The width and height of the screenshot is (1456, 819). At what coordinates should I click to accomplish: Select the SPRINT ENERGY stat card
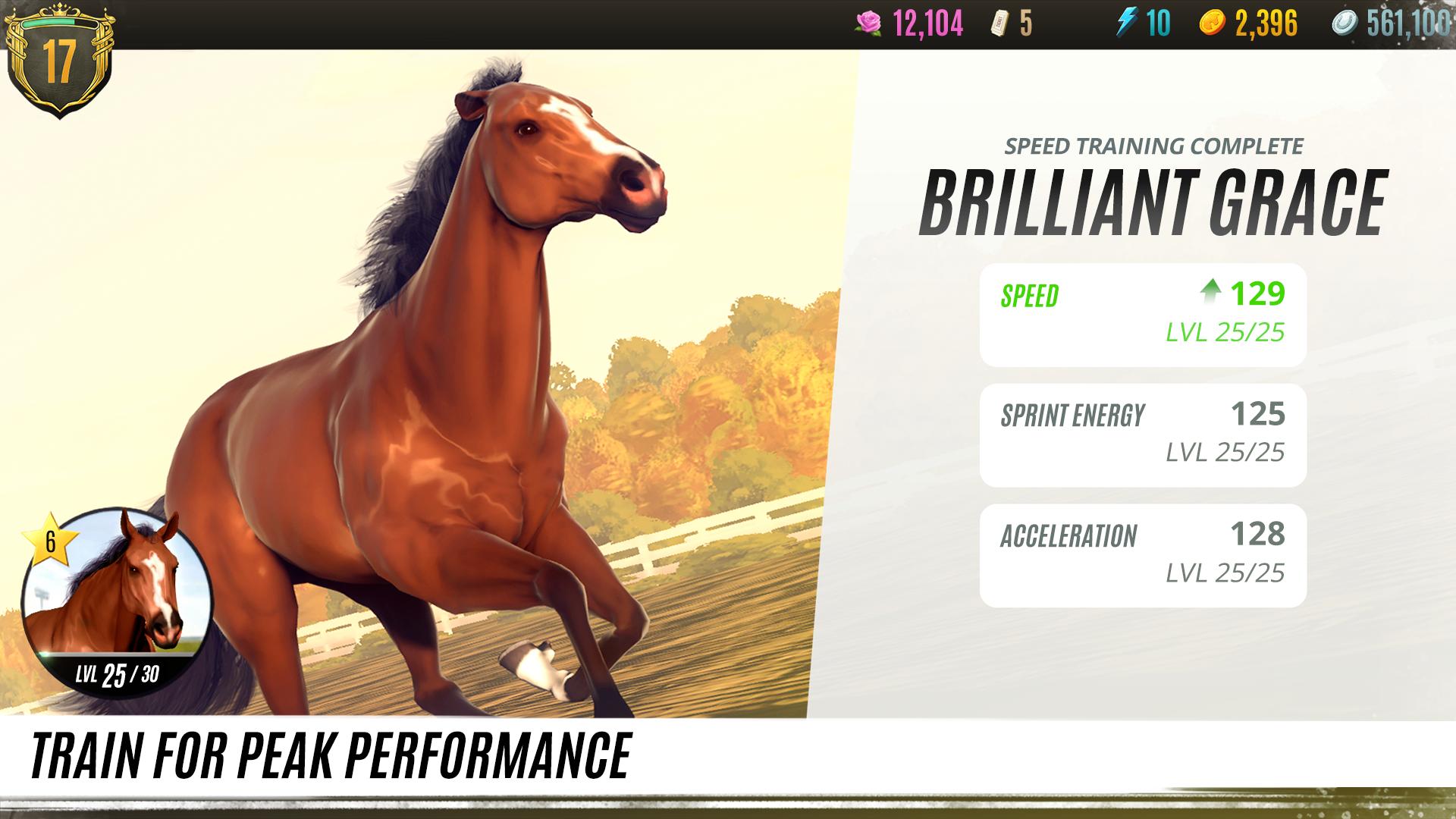(1142, 435)
